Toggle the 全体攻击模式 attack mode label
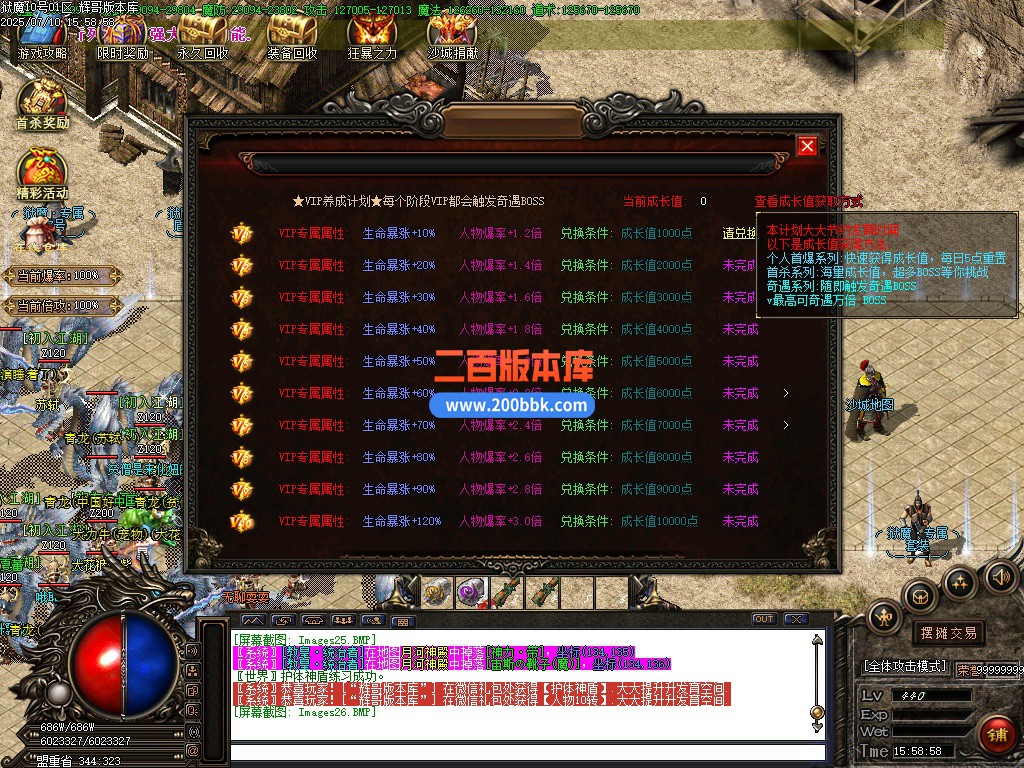This screenshot has height=768, width=1024. point(905,666)
